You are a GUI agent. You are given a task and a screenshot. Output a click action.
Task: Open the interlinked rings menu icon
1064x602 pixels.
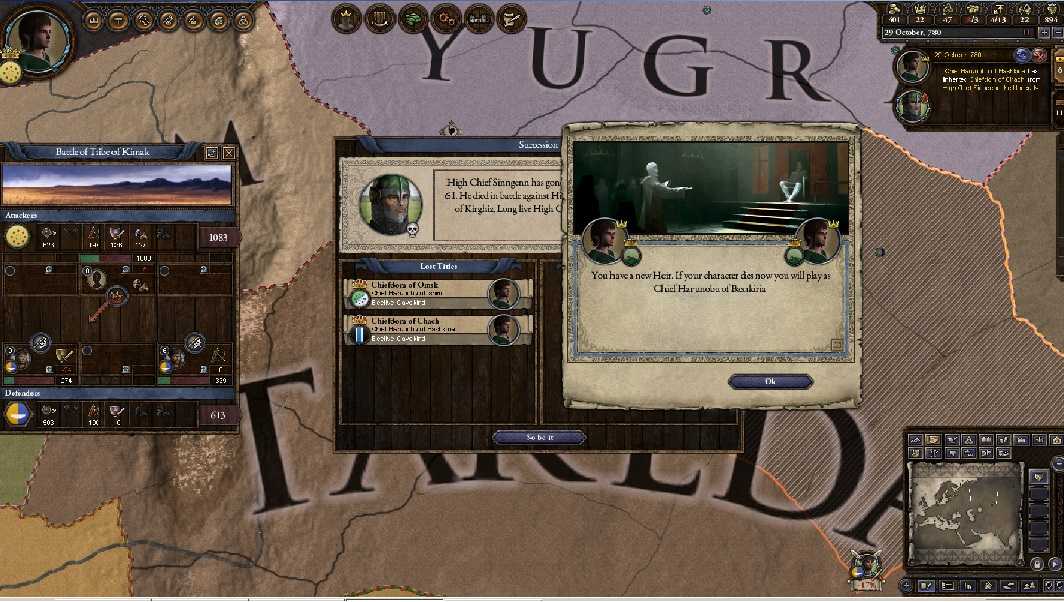tap(447, 17)
